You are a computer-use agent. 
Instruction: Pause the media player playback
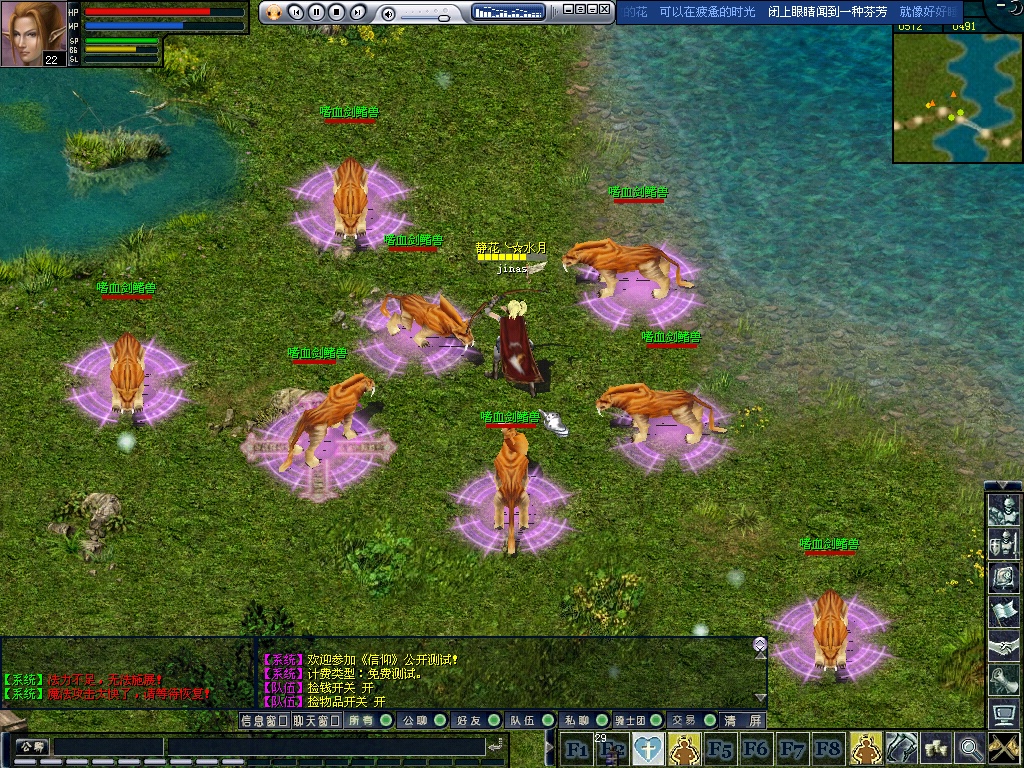pyautogui.click(x=316, y=12)
